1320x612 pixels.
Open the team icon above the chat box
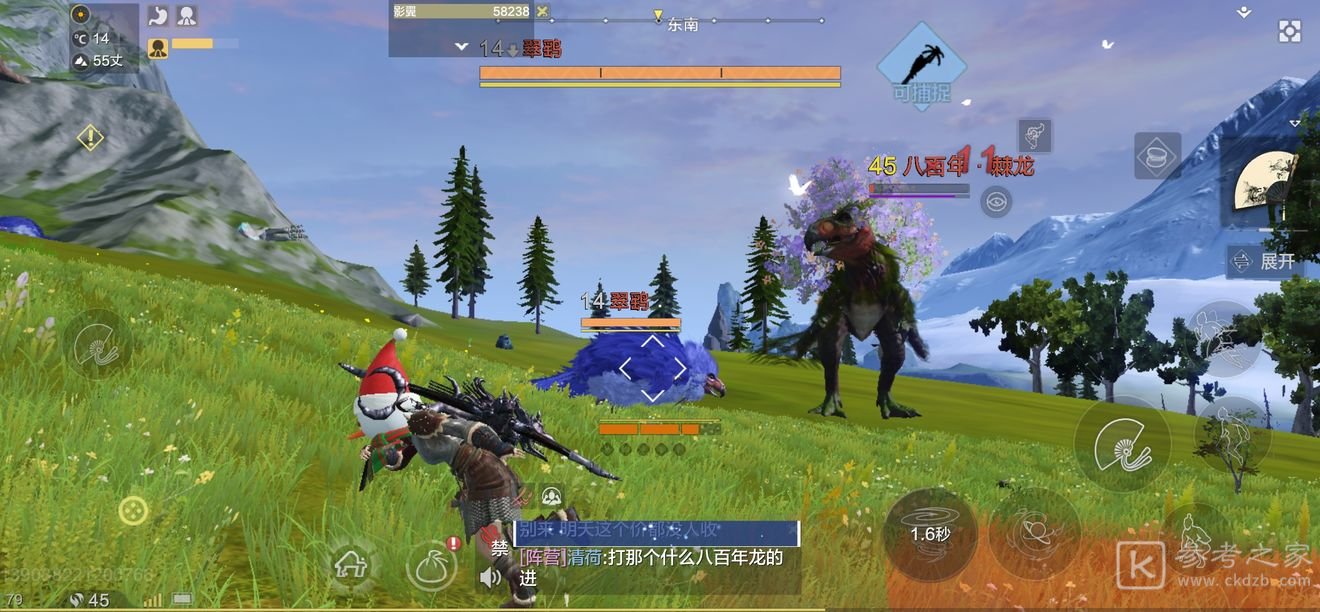coord(551,496)
